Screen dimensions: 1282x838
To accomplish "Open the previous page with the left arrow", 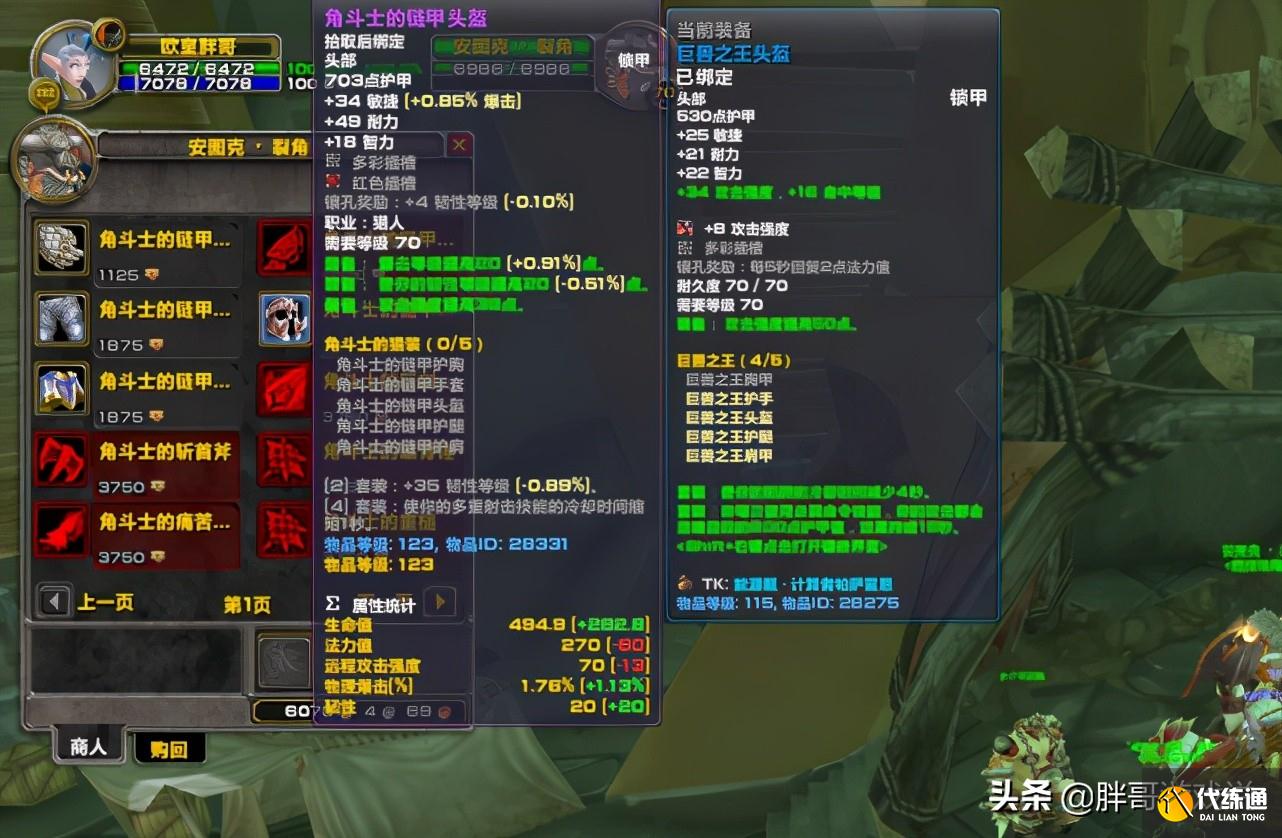I will point(51,600).
